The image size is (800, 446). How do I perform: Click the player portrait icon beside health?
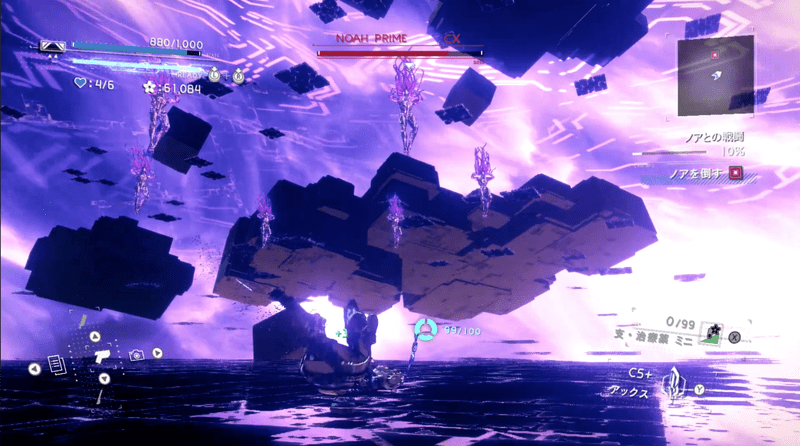pyautogui.click(x=53, y=45)
